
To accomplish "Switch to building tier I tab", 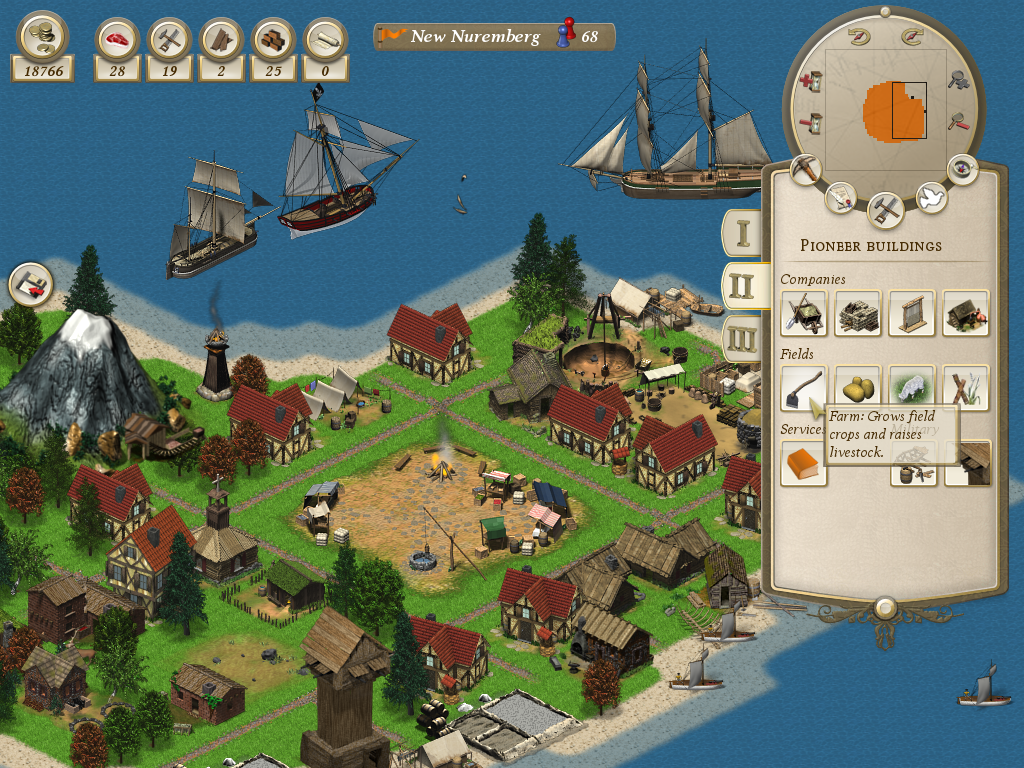I will pyautogui.click(x=742, y=232).
